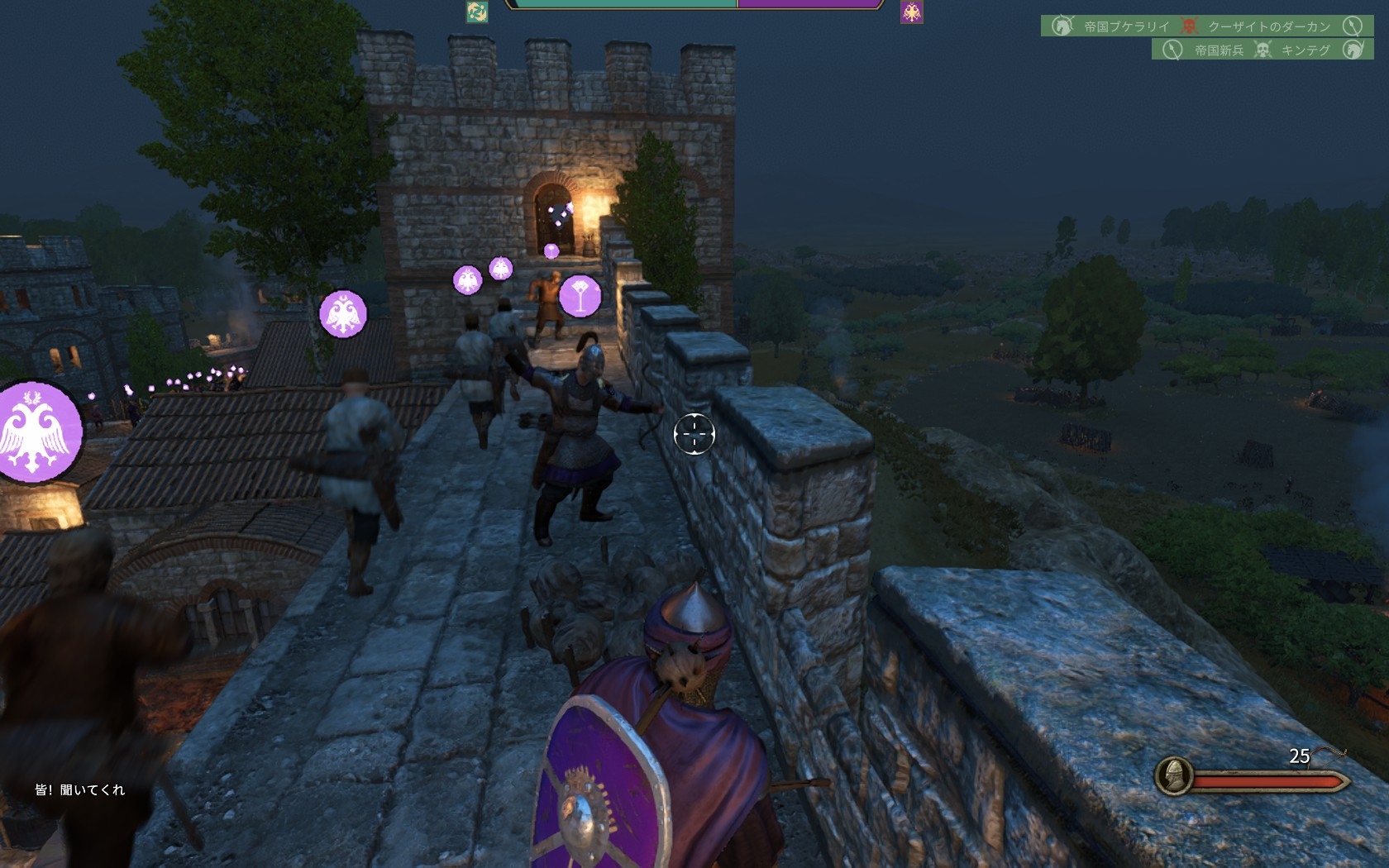1389x868 pixels.
Task: Click the purple defender faction banner icon
Action: [911, 12]
